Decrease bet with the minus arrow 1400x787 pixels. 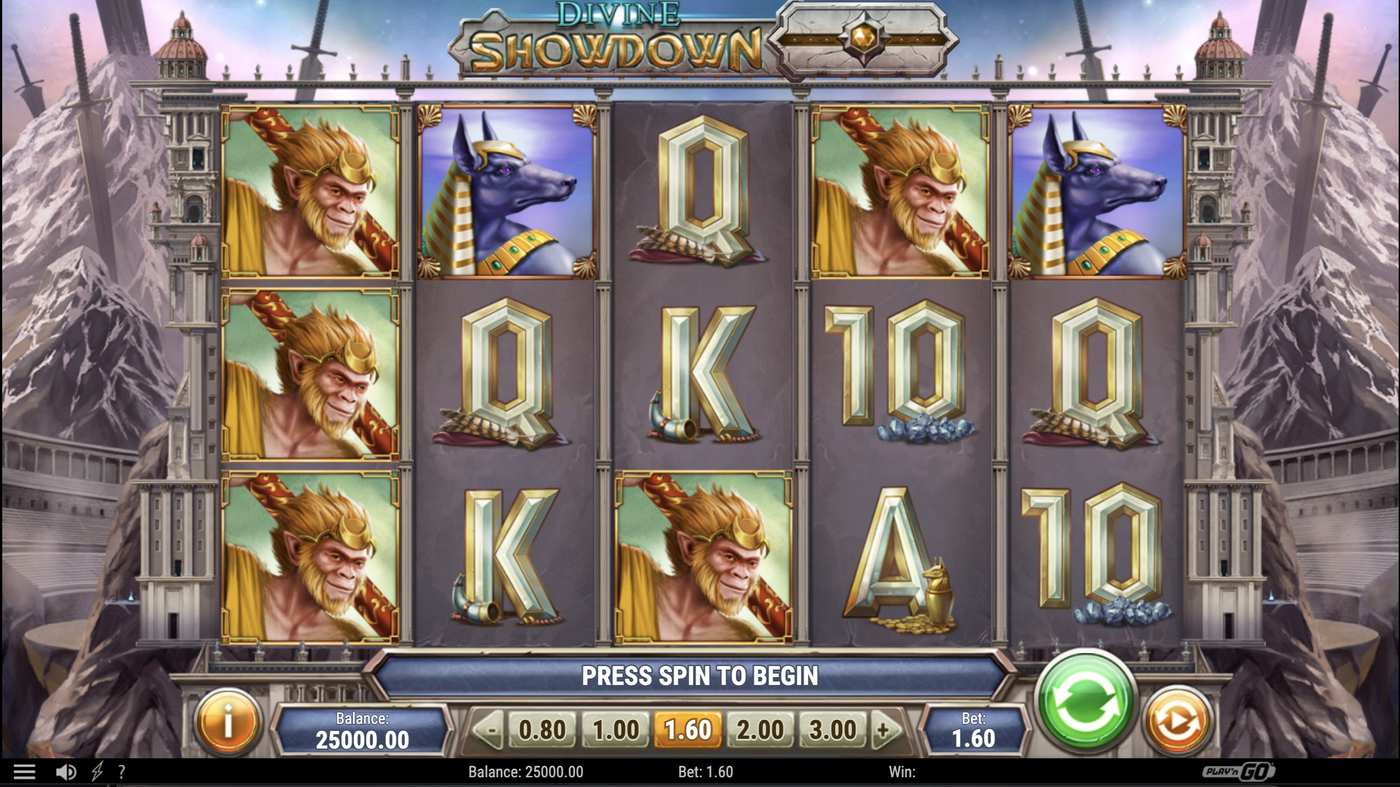point(489,729)
